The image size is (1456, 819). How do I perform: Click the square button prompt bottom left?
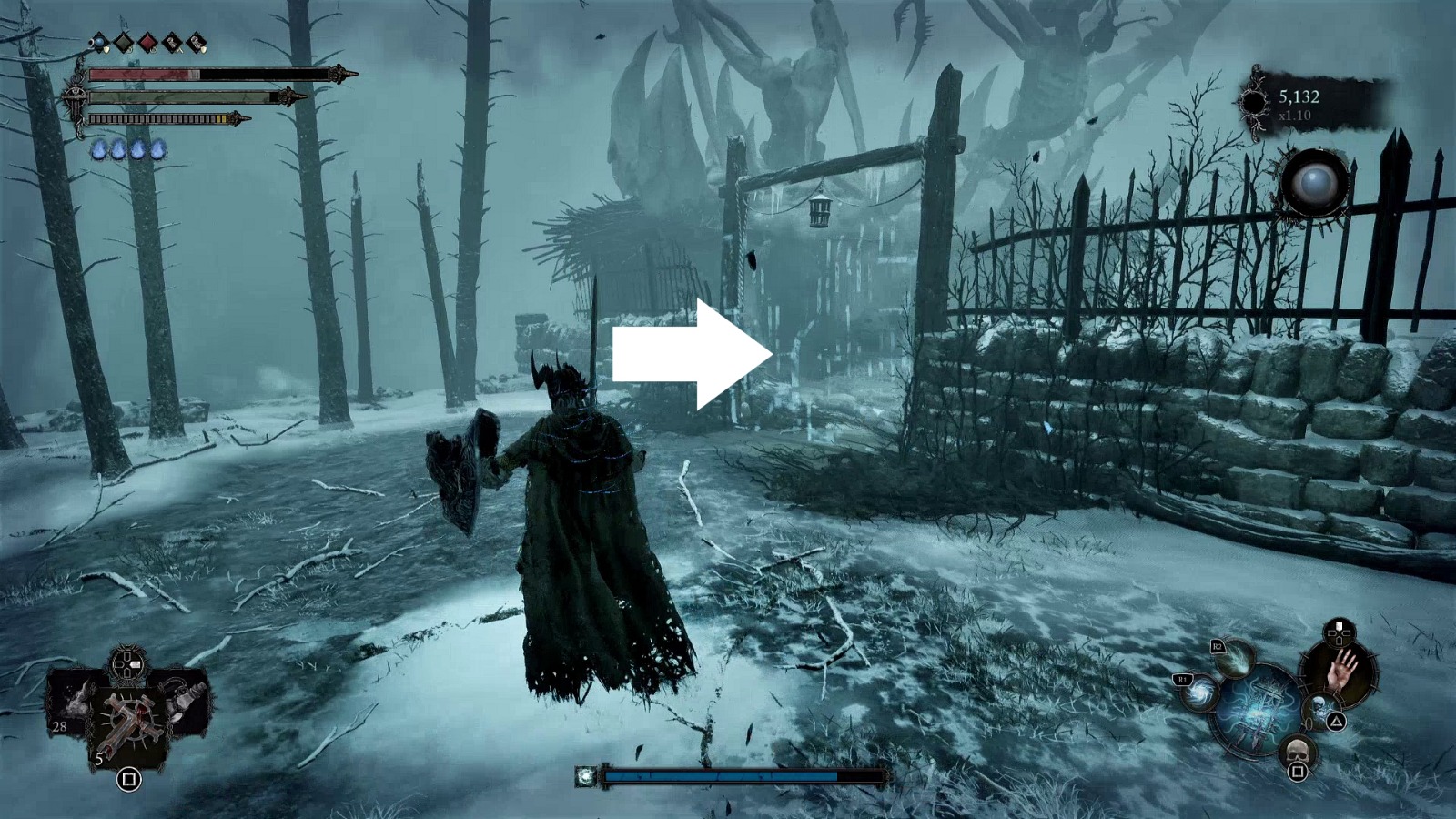(x=129, y=780)
